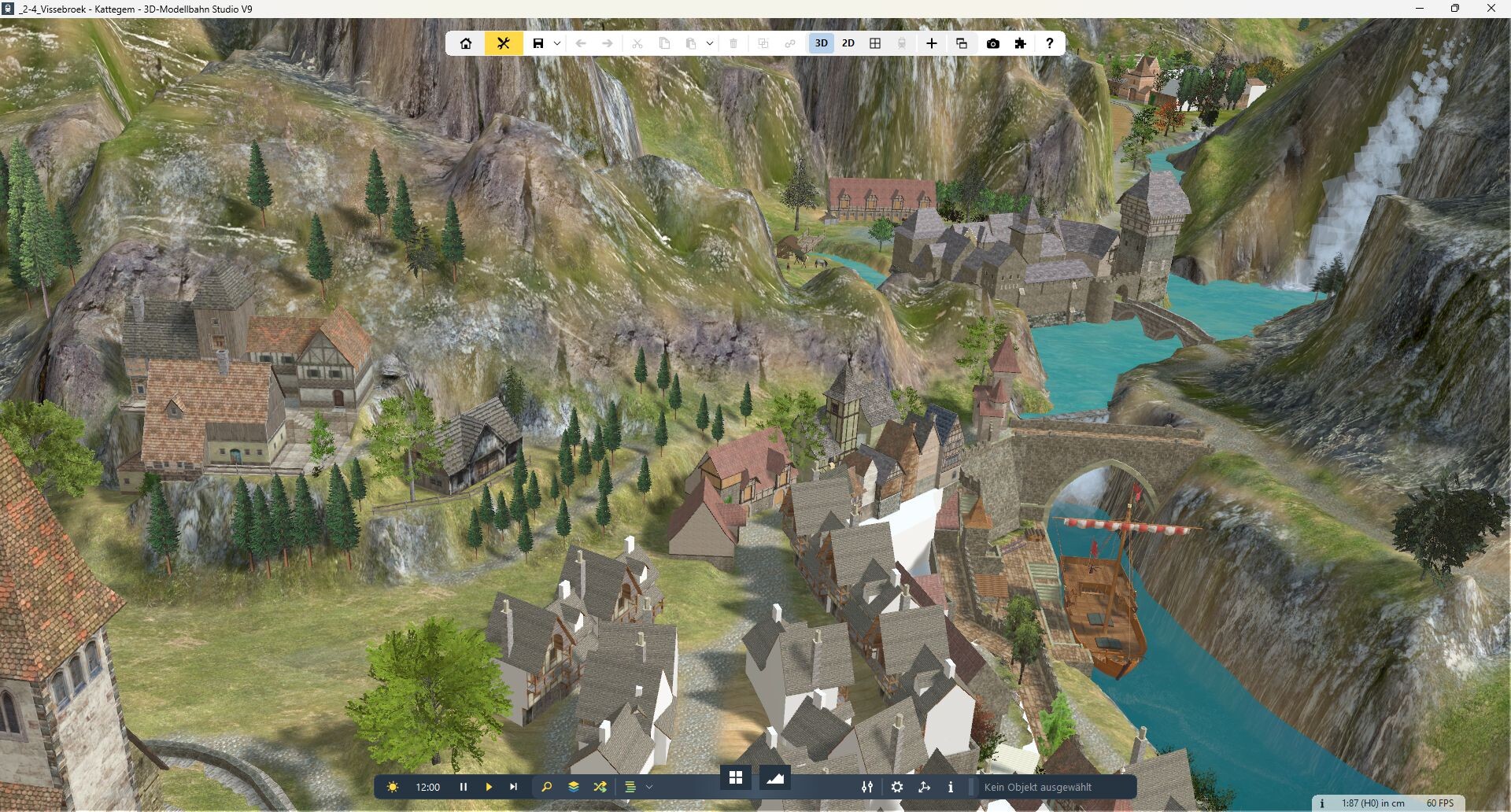Maximize or restore the application window
The image size is (1511, 812).
pos(1455,9)
